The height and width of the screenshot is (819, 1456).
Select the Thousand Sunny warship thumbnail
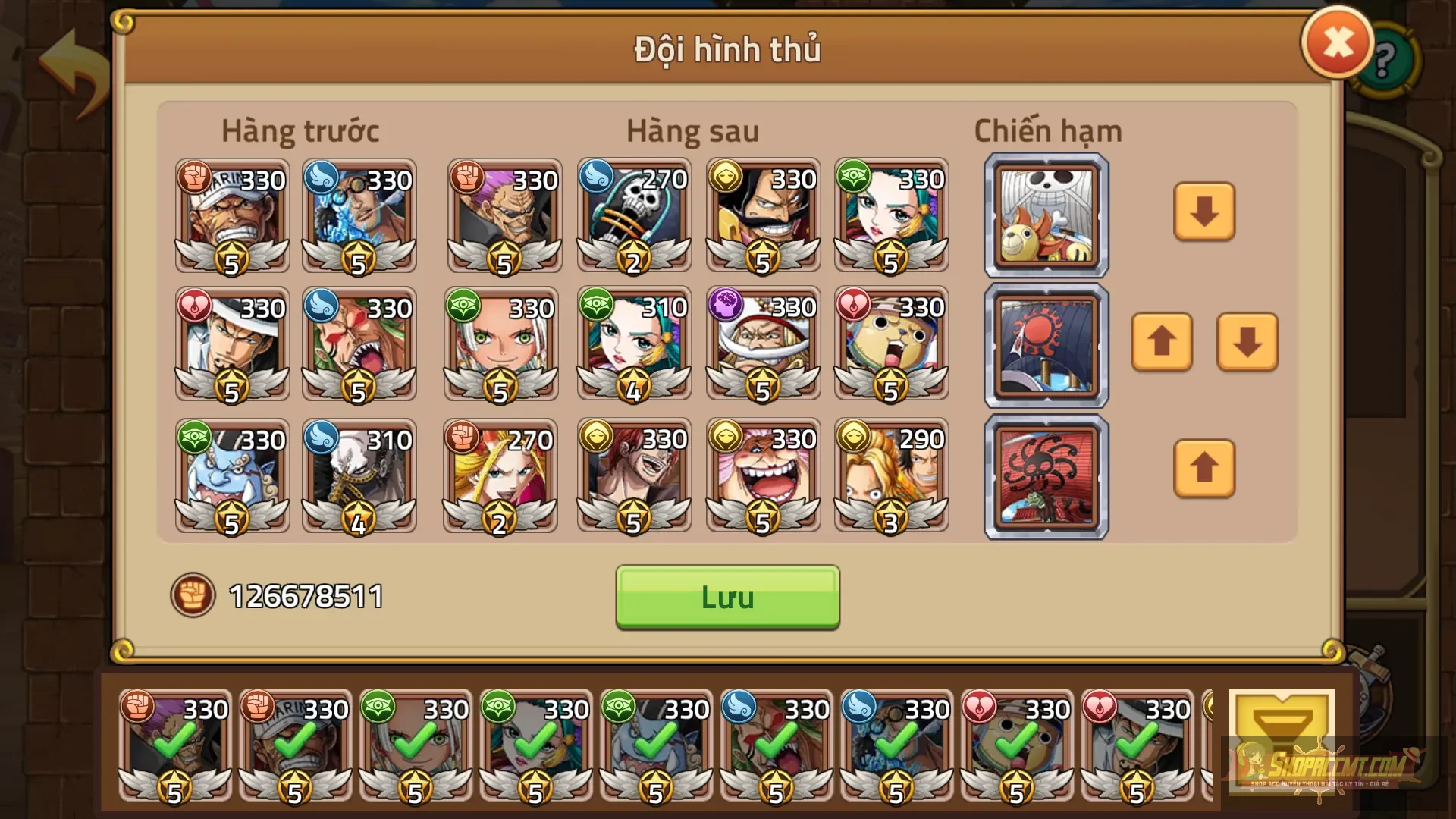click(1046, 215)
